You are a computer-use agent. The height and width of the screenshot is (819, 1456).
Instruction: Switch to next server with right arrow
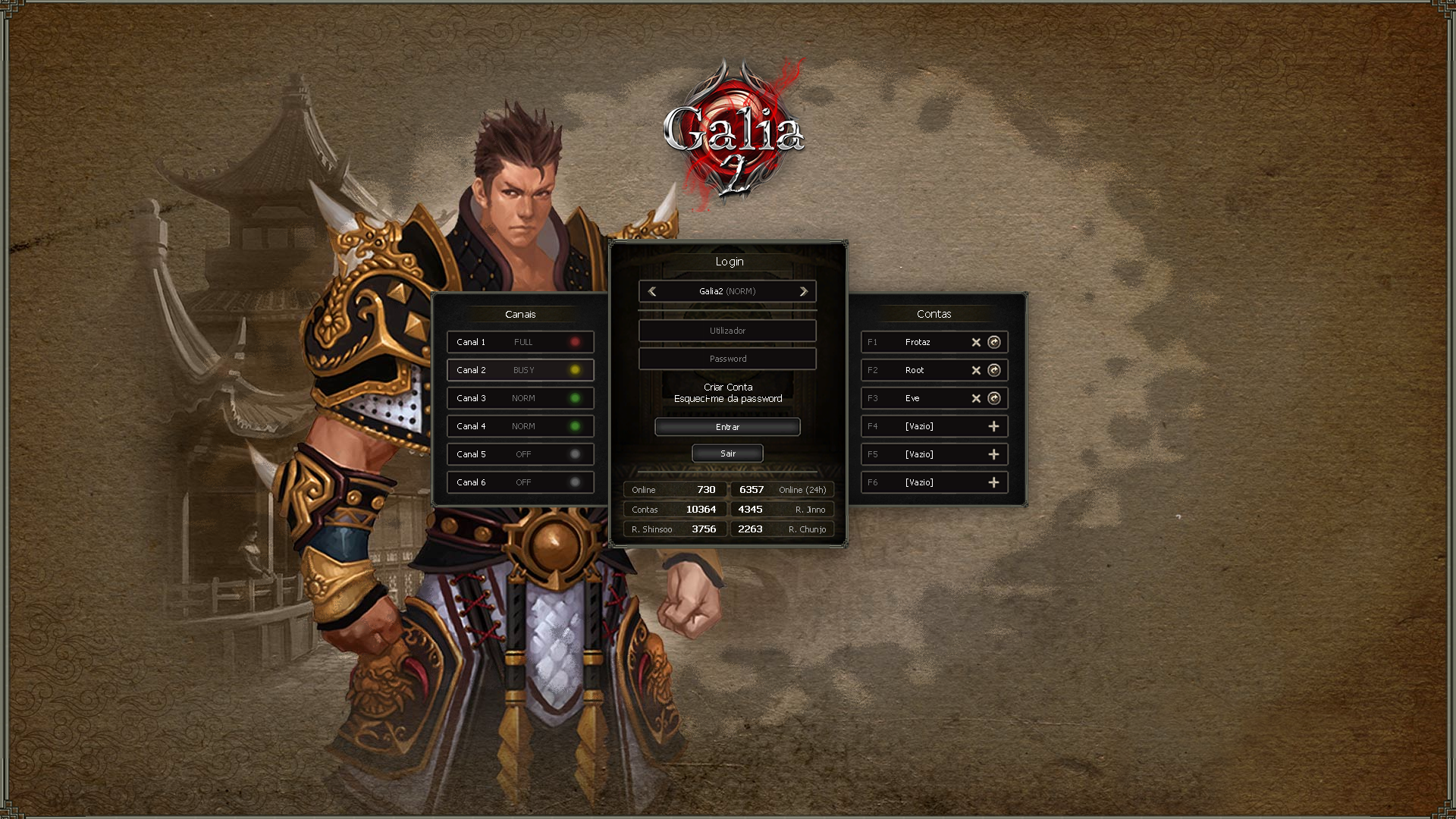803,291
